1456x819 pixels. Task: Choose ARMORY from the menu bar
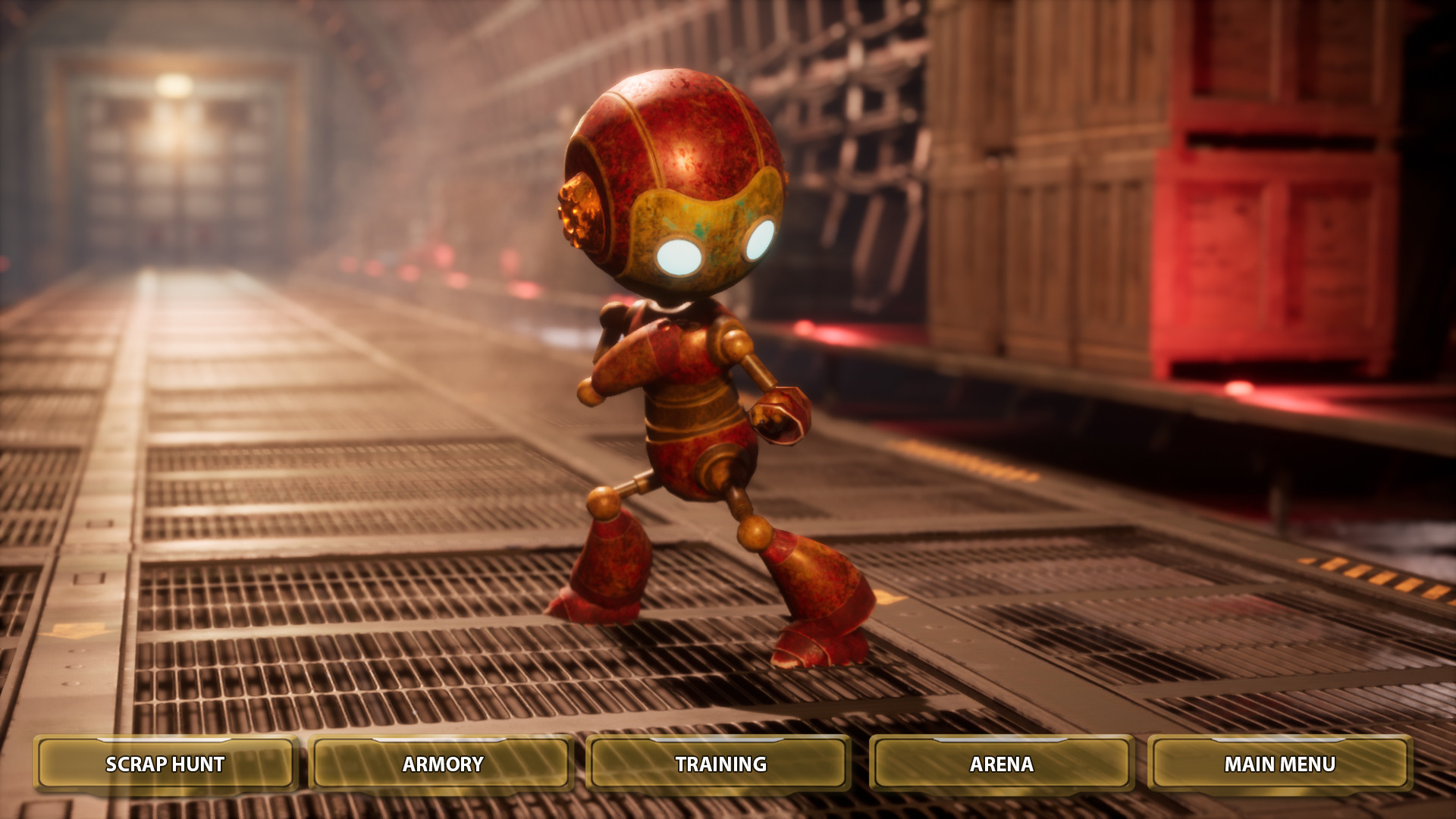click(442, 765)
